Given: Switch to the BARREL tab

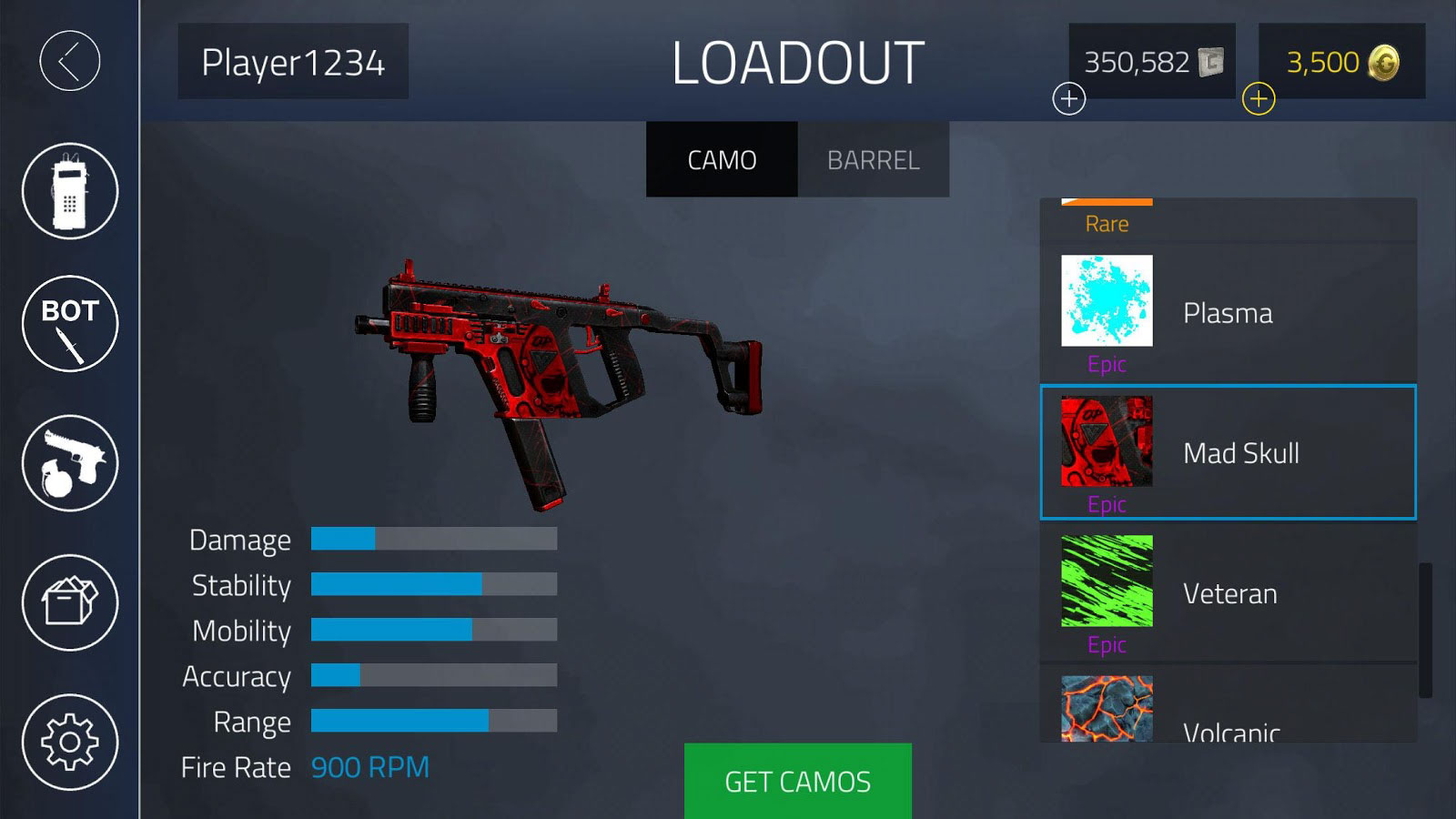Looking at the screenshot, I should pyautogui.click(x=873, y=159).
